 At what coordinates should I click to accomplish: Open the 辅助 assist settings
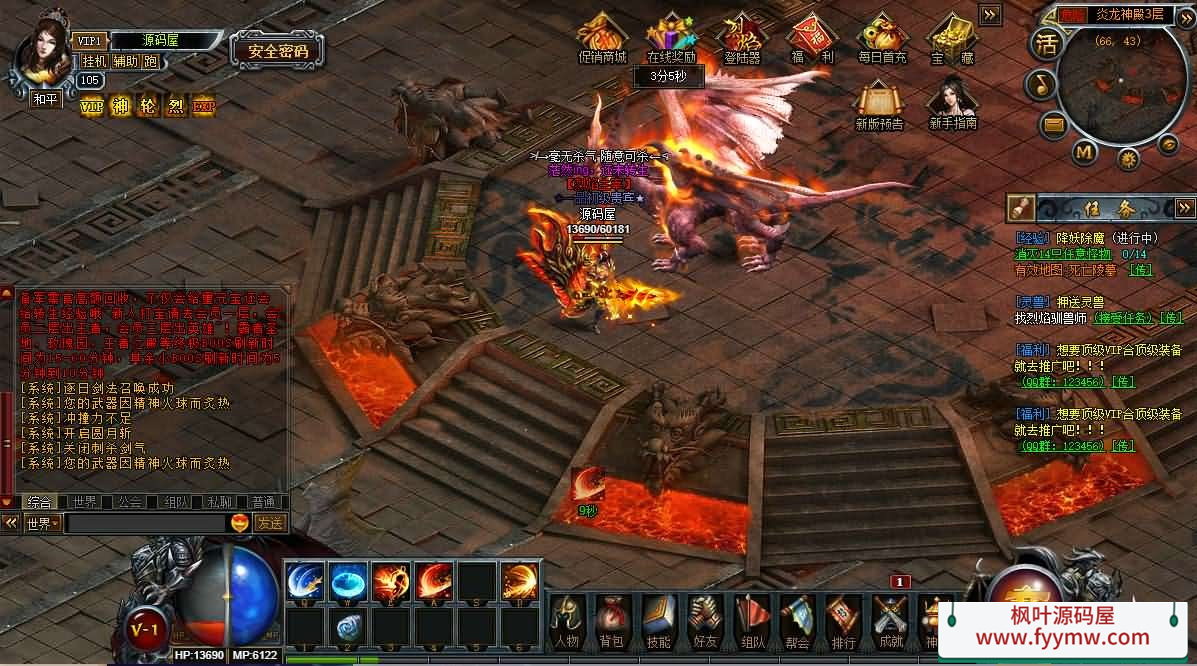[125, 61]
